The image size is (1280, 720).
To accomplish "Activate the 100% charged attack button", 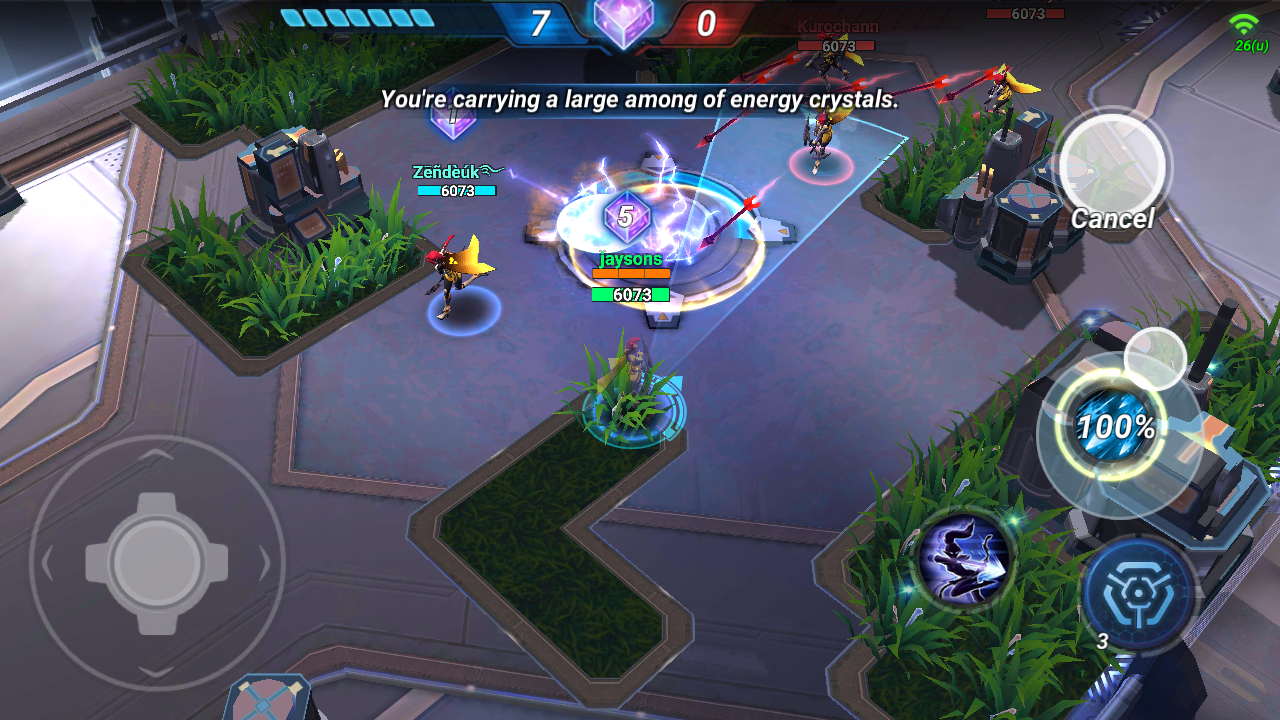I will (x=1117, y=430).
